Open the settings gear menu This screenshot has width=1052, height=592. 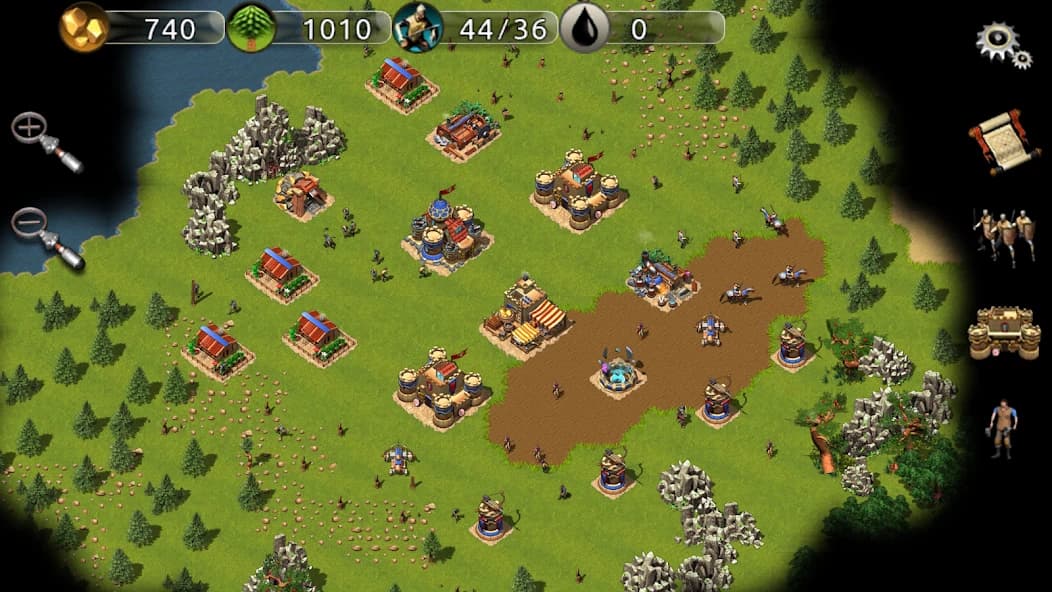tap(1003, 44)
